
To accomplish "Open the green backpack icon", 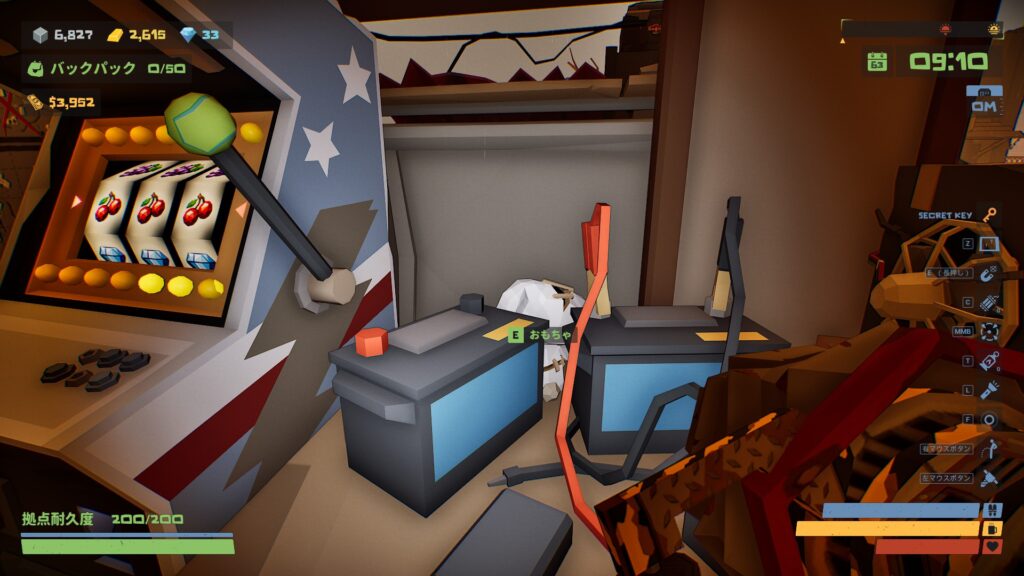I will 38,69.
